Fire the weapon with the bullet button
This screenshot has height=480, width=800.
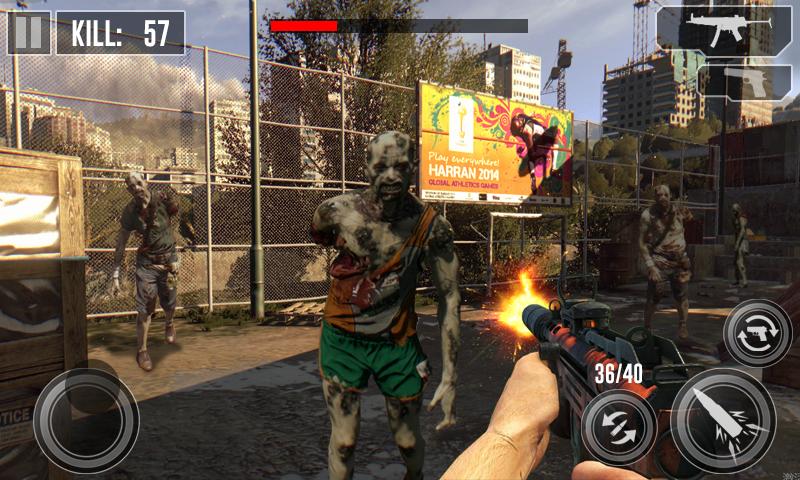(x=722, y=419)
